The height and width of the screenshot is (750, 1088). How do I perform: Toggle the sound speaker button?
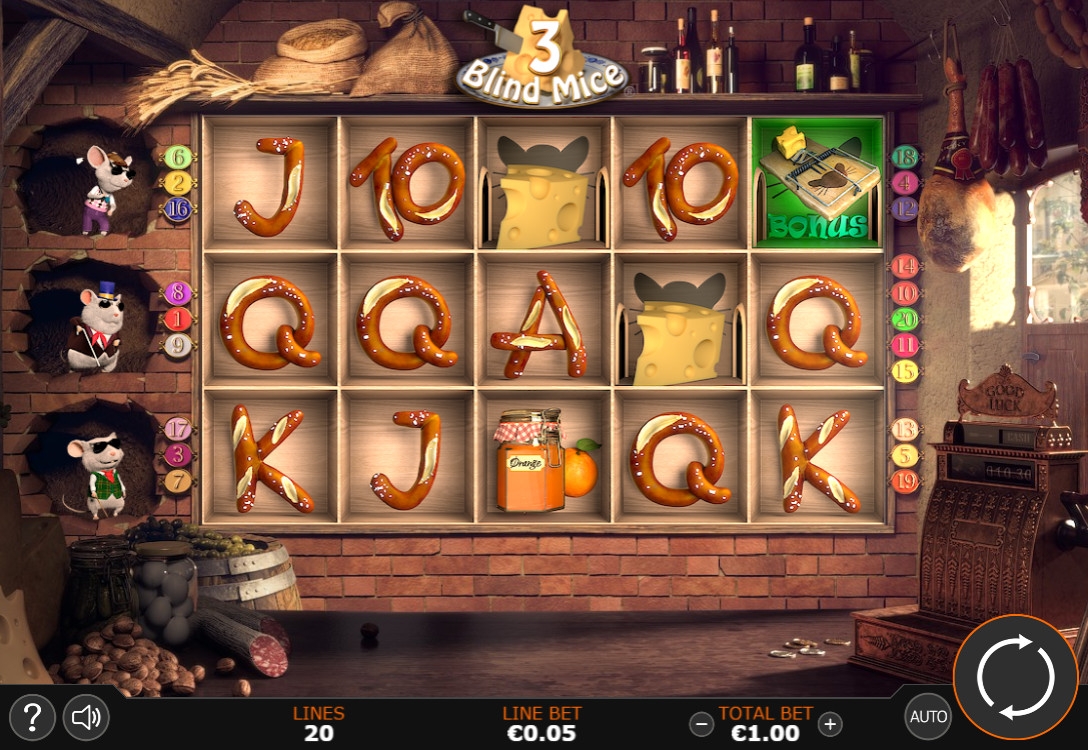86,716
